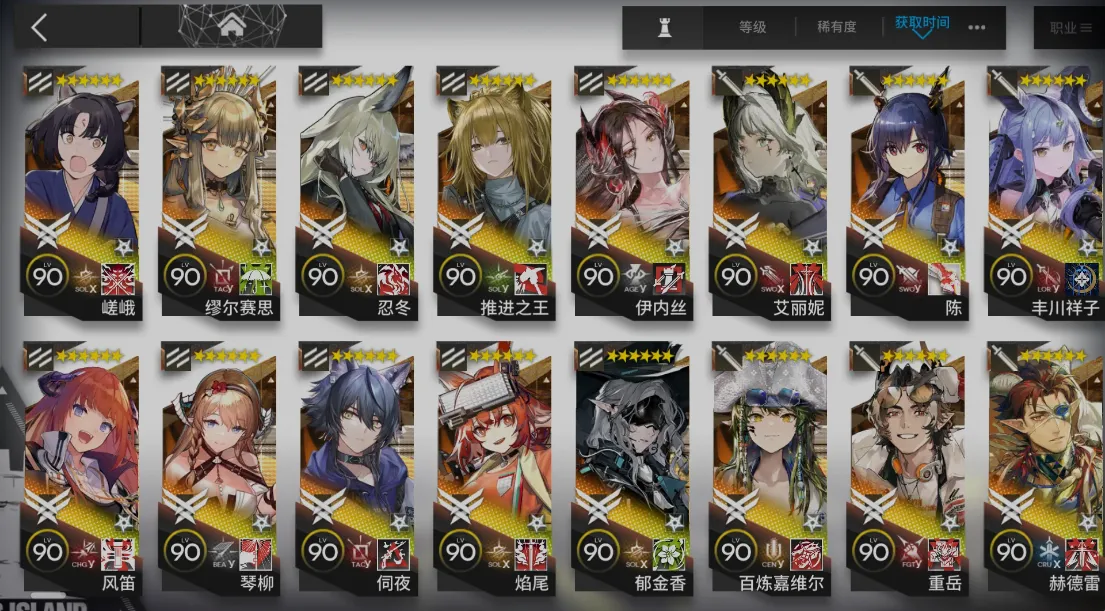Sort operators by 稀有度
1105x611 pixels.
[839, 27]
